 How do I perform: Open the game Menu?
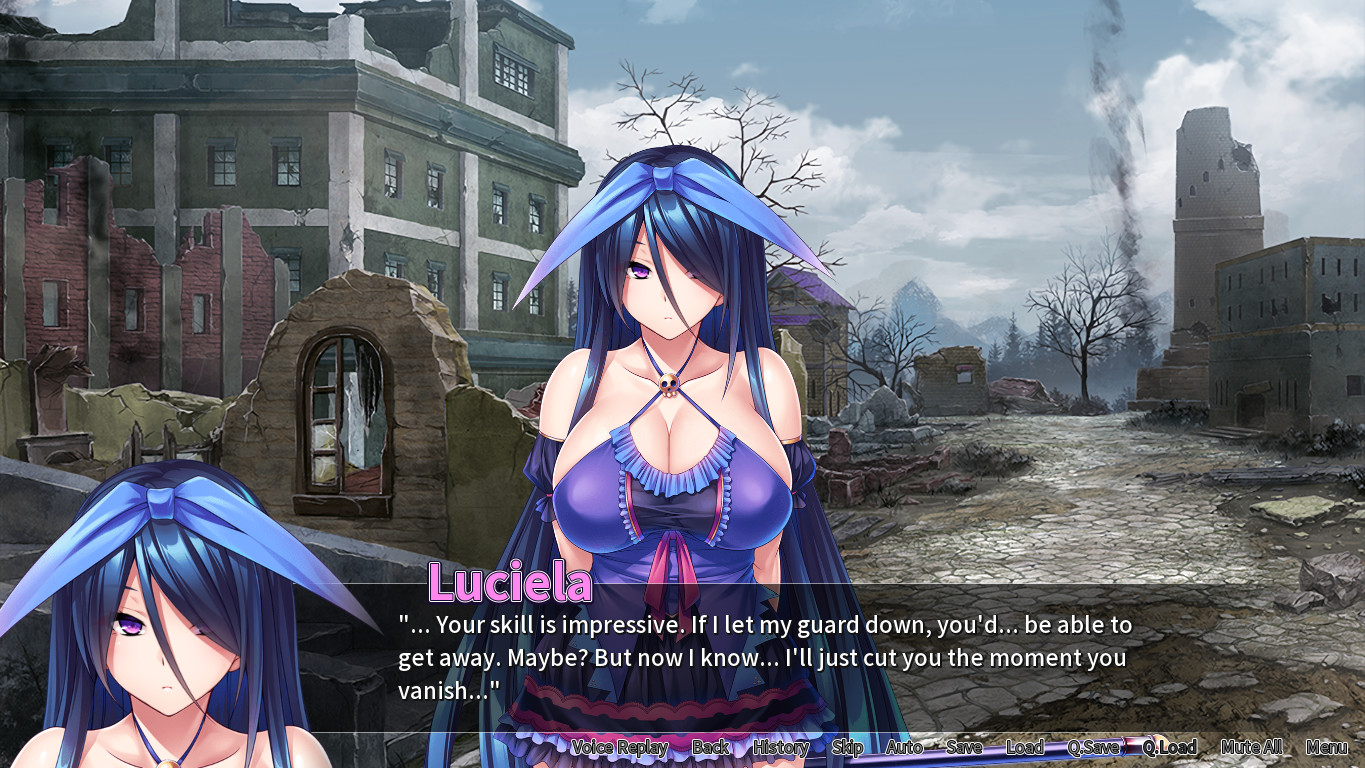coord(1327,747)
